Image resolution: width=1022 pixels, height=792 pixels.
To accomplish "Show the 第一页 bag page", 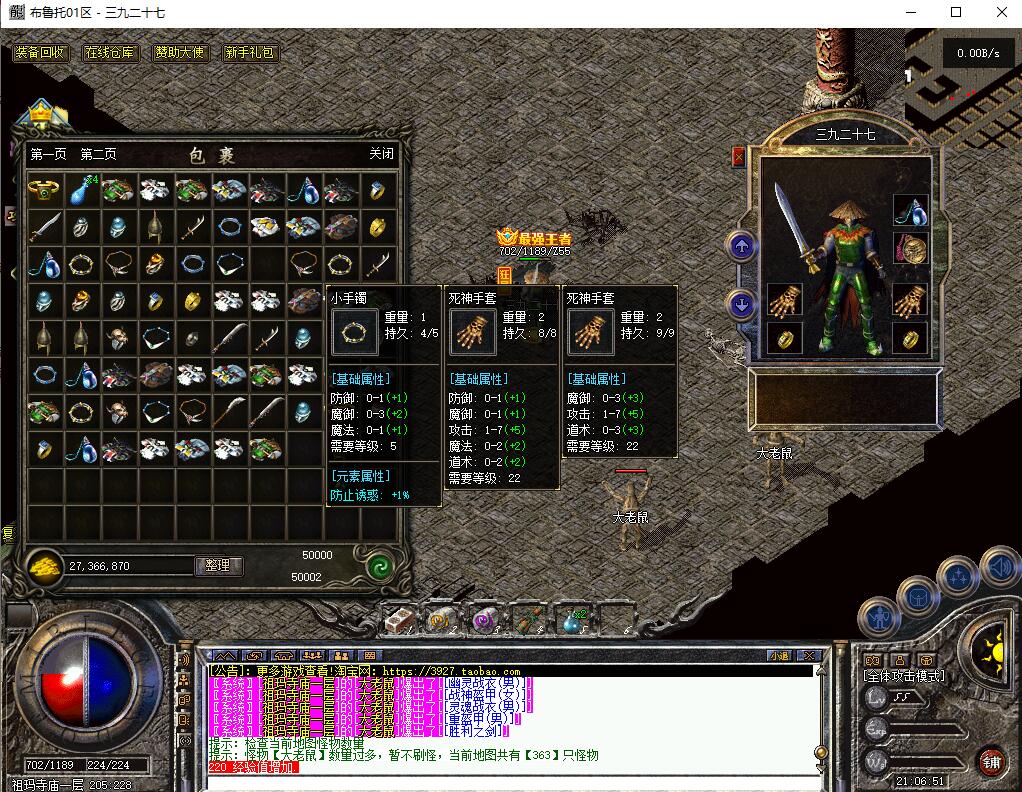I will coord(48,154).
